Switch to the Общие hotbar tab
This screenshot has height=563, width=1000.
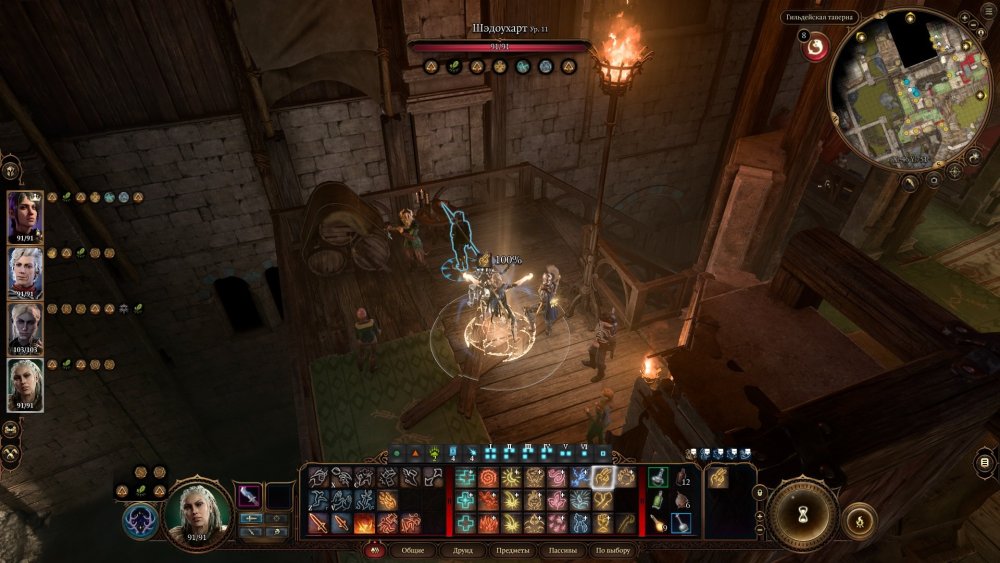pyautogui.click(x=413, y=551)
